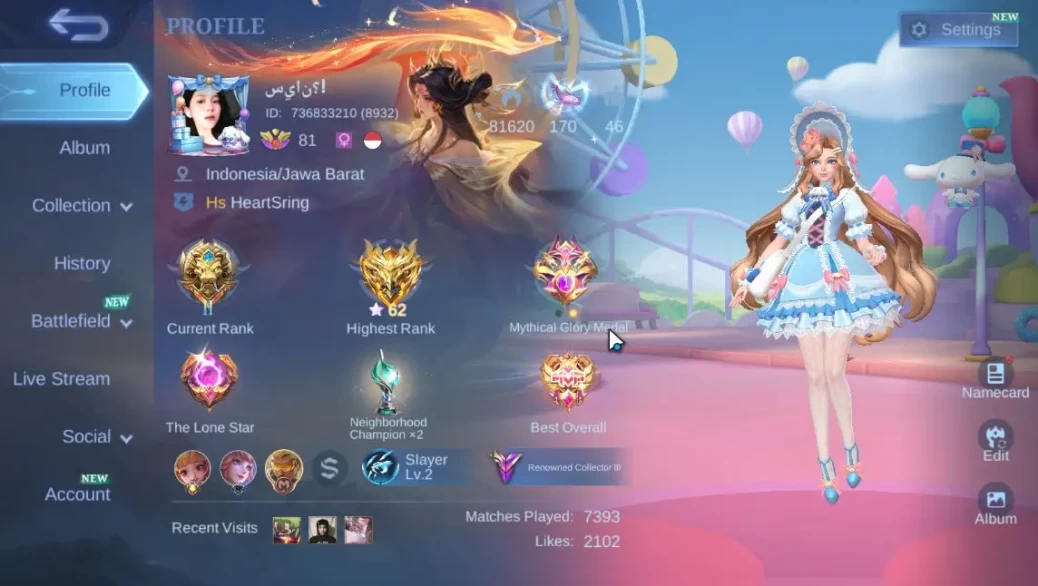Select the Profile tab
1038x586 pixels.
click(75, 90)
